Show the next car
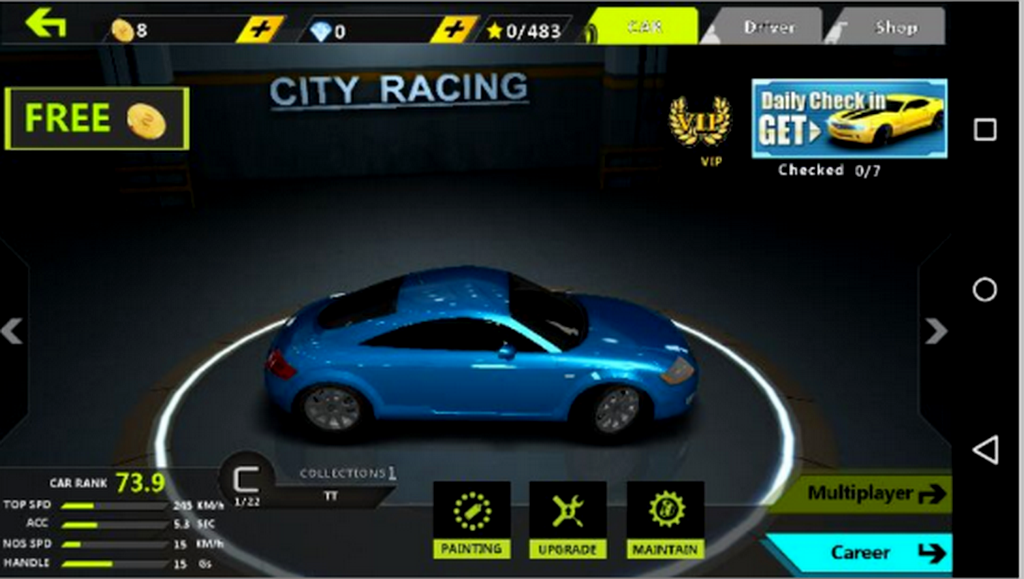Screen dimensions: 1024x579 [x=936, y=331]
